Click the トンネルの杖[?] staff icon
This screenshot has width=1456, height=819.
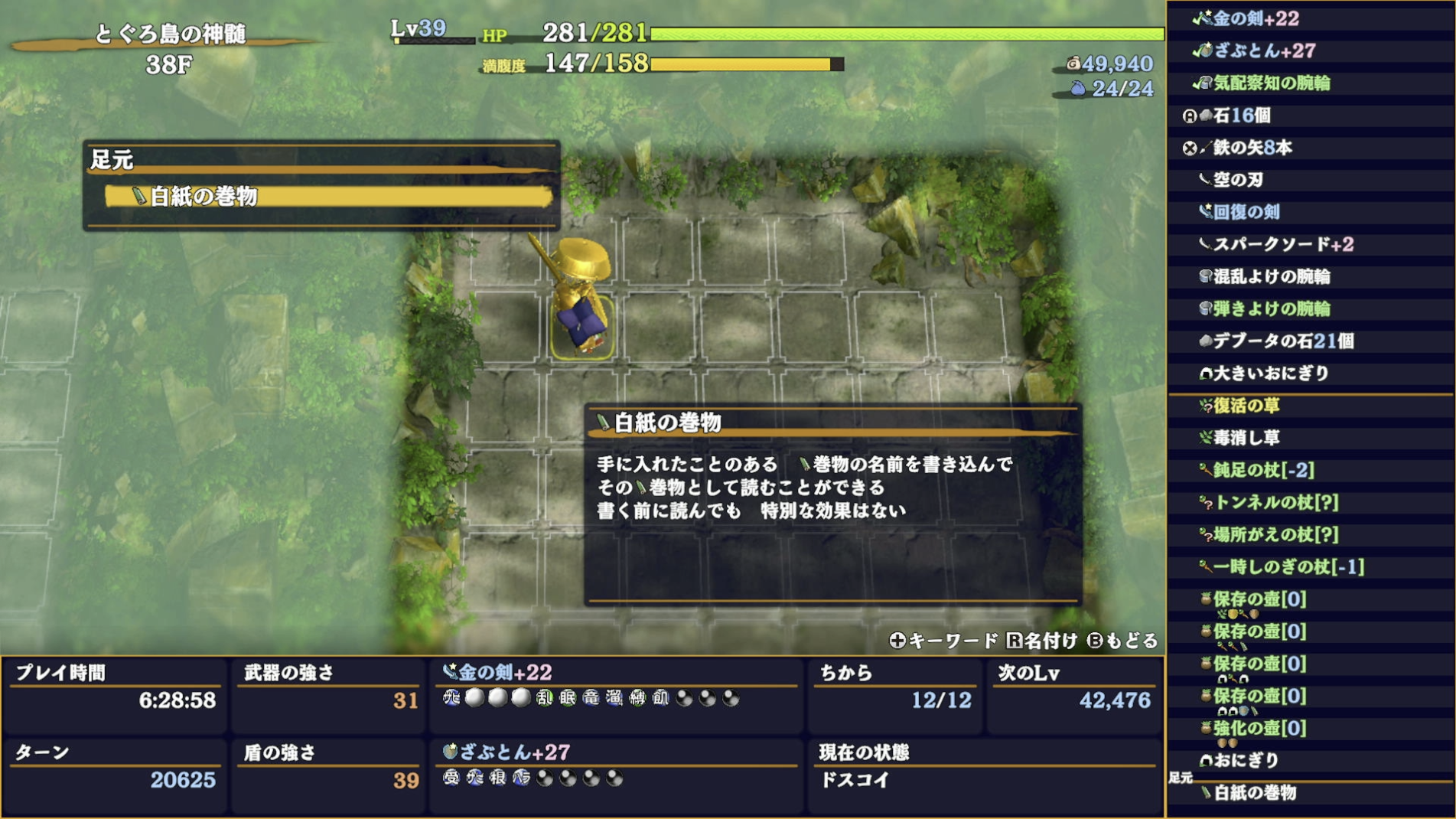coord(1204,504)
